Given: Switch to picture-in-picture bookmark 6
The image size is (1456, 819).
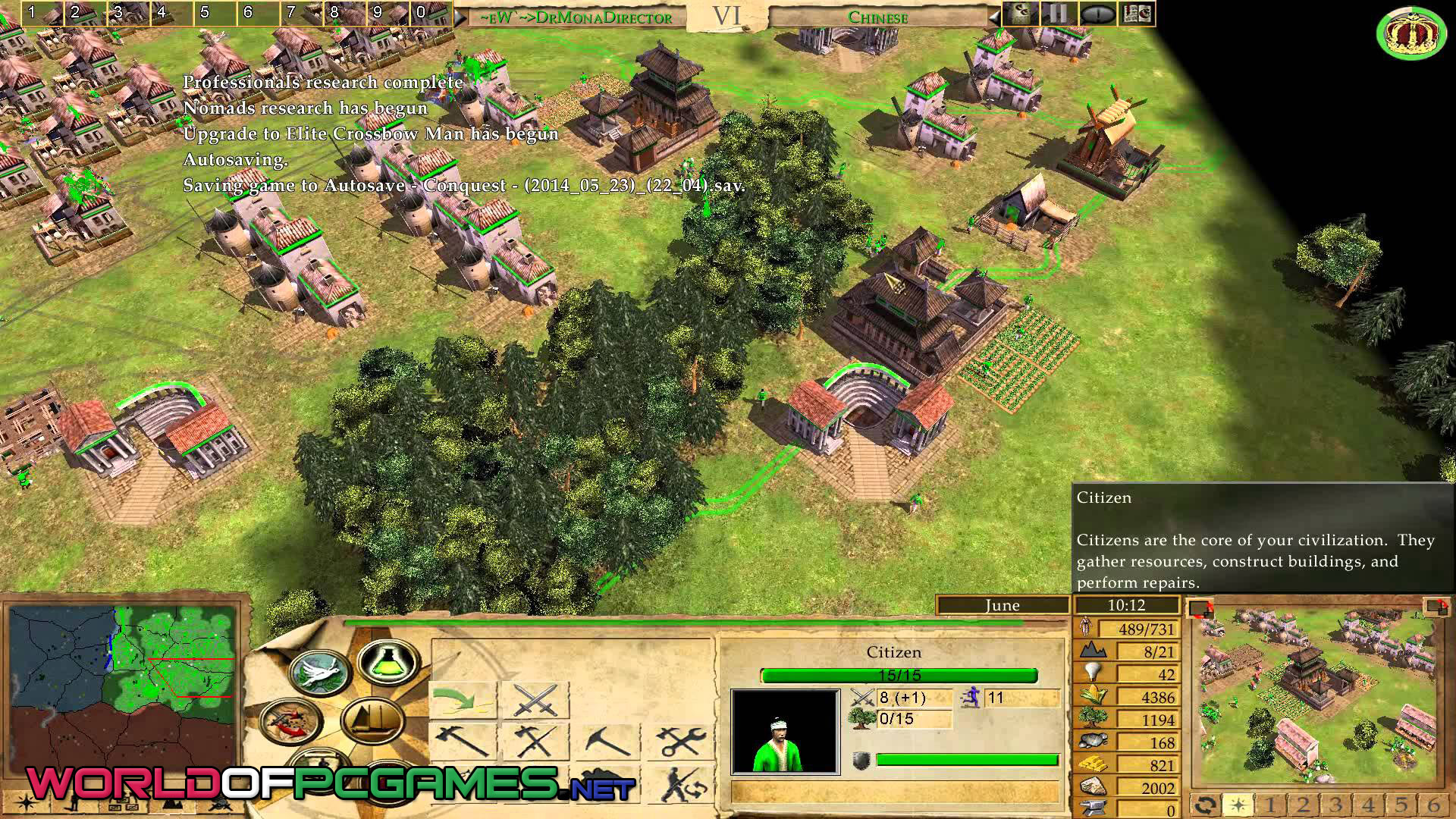Looking at the screenshot, I should point(1432,805).
